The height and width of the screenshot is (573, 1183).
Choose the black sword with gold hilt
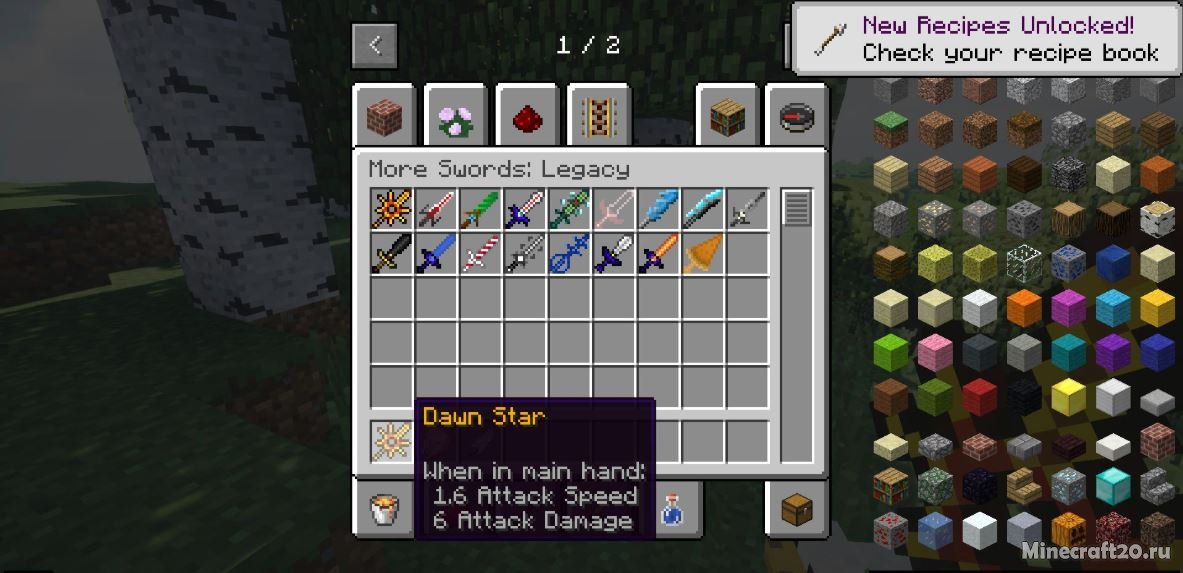click(x=391, y=254)
